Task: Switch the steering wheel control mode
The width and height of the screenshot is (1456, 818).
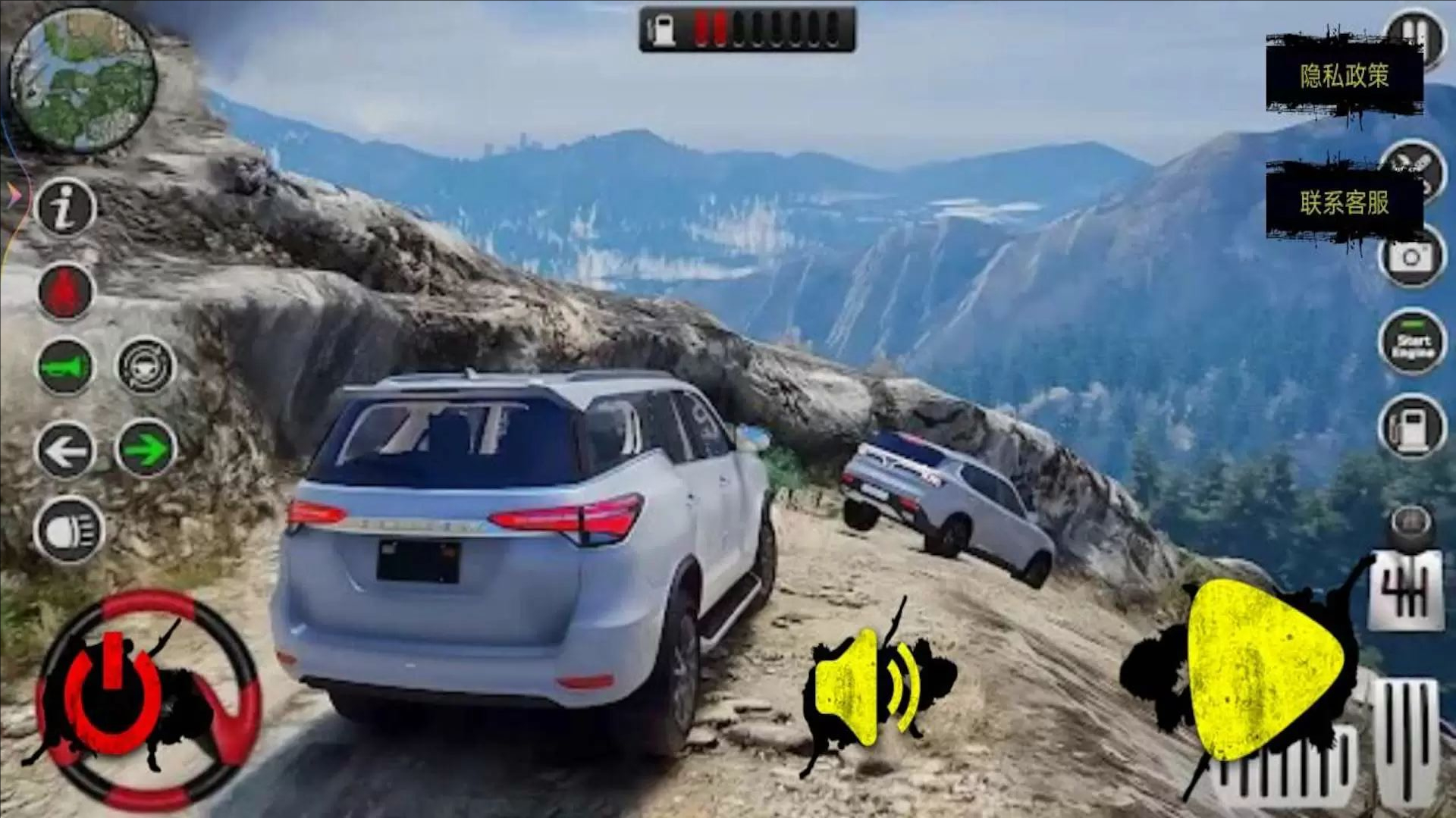Action: click(146, 367)
